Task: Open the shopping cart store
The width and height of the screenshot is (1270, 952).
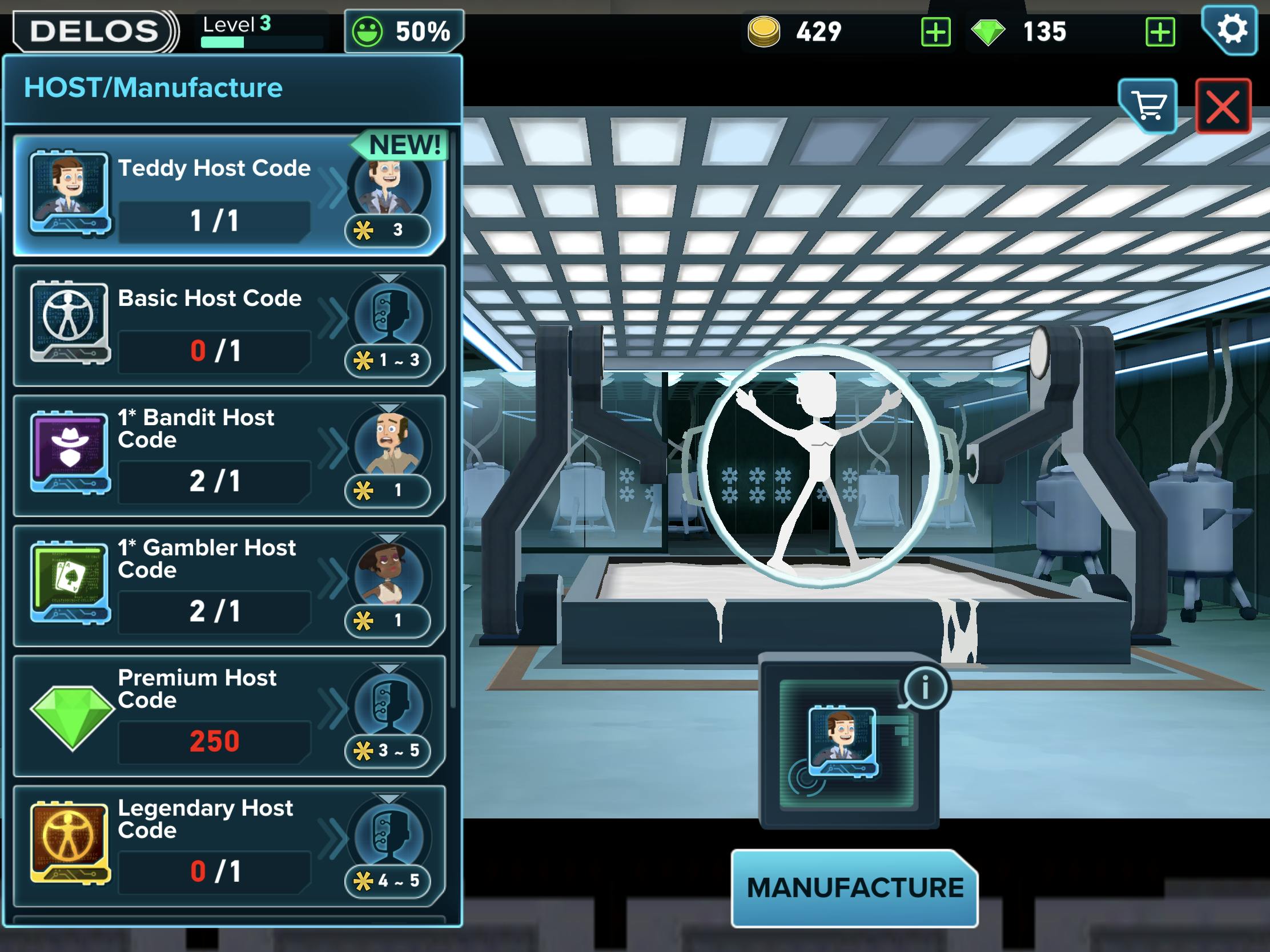Action: tap(1148, 106)
